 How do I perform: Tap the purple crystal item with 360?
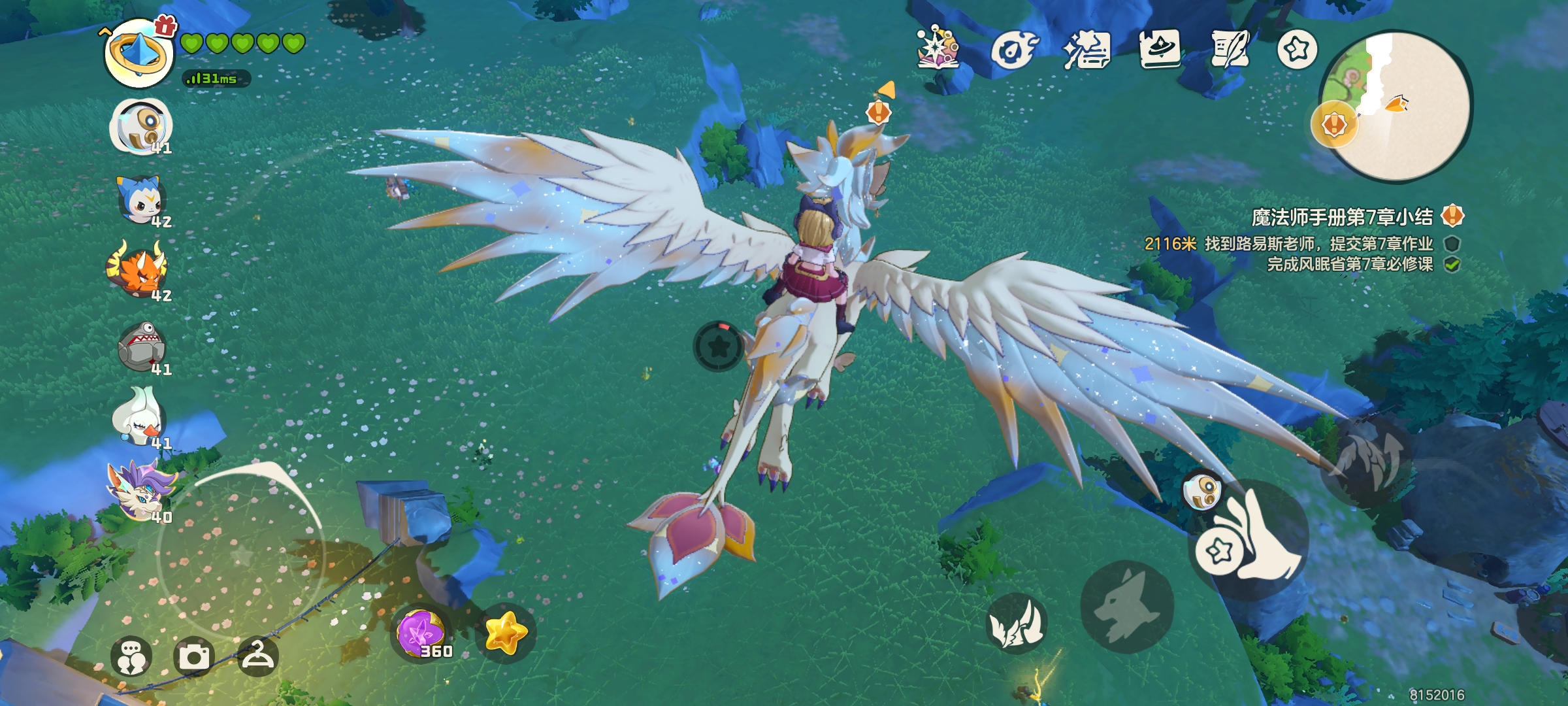423,633
